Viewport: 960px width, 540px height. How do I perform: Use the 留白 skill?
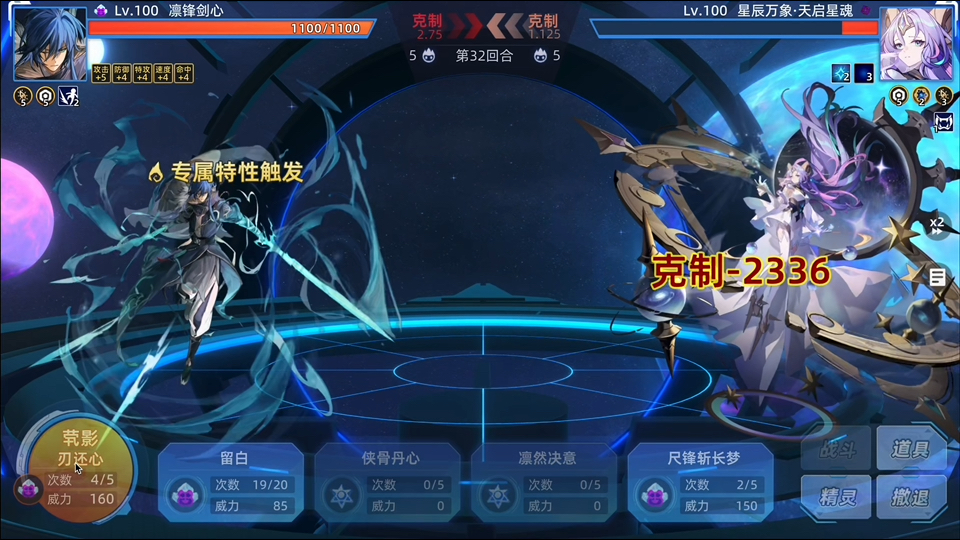[231, 483]
